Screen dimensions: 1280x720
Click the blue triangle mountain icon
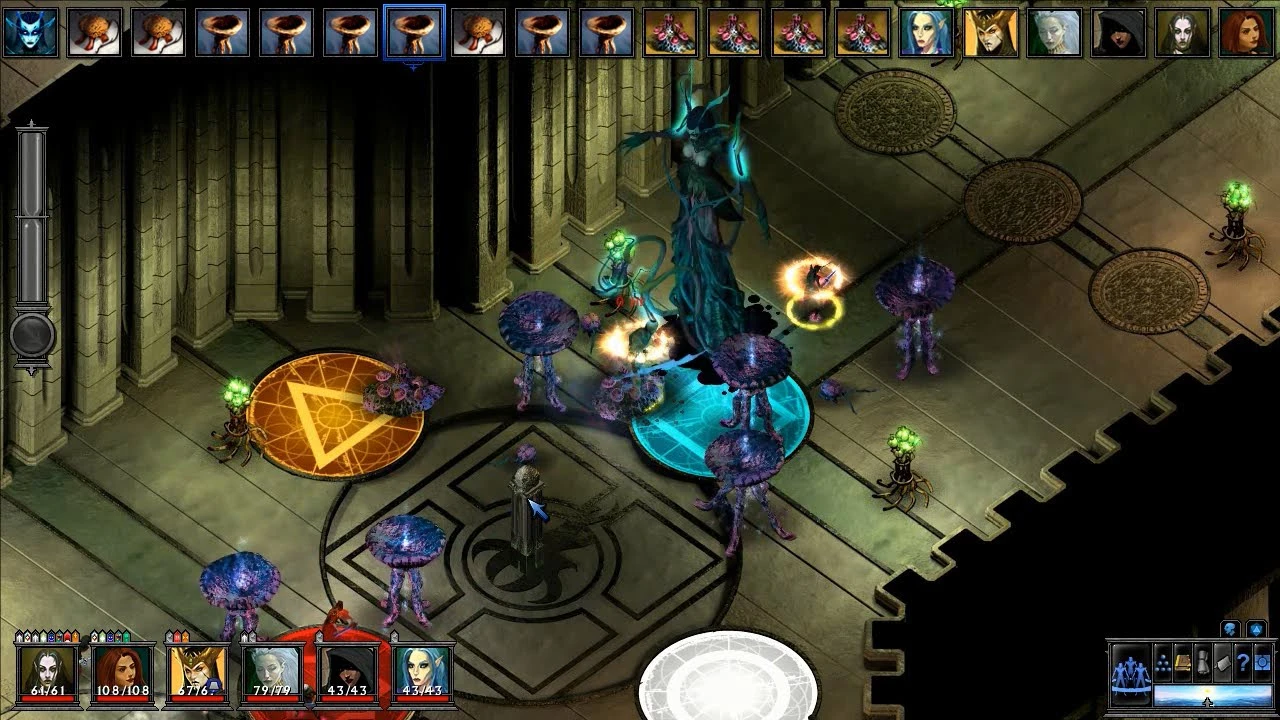(1256, 628)
